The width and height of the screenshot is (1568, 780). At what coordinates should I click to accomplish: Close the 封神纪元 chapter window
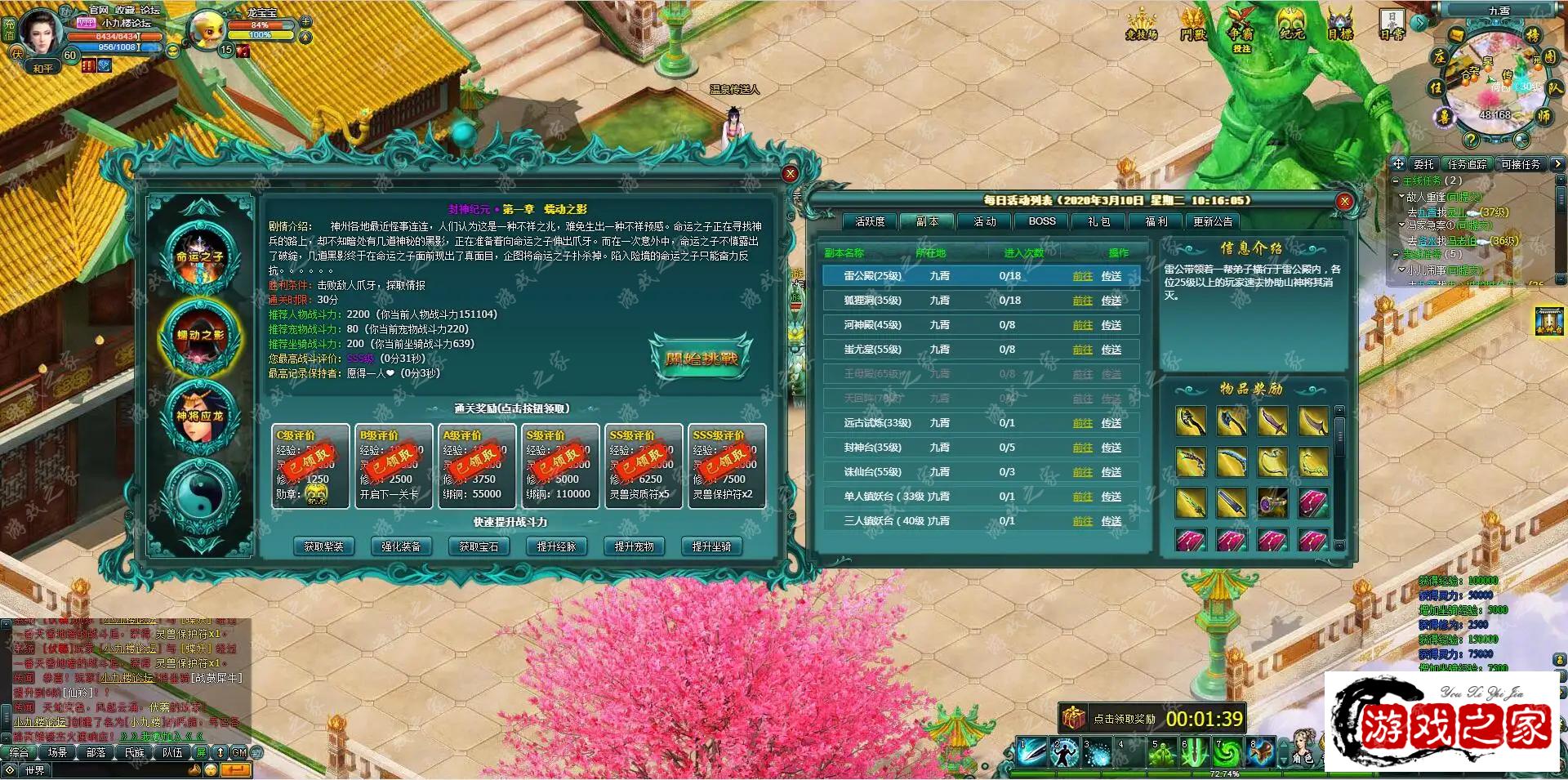[x=790, y=173]
